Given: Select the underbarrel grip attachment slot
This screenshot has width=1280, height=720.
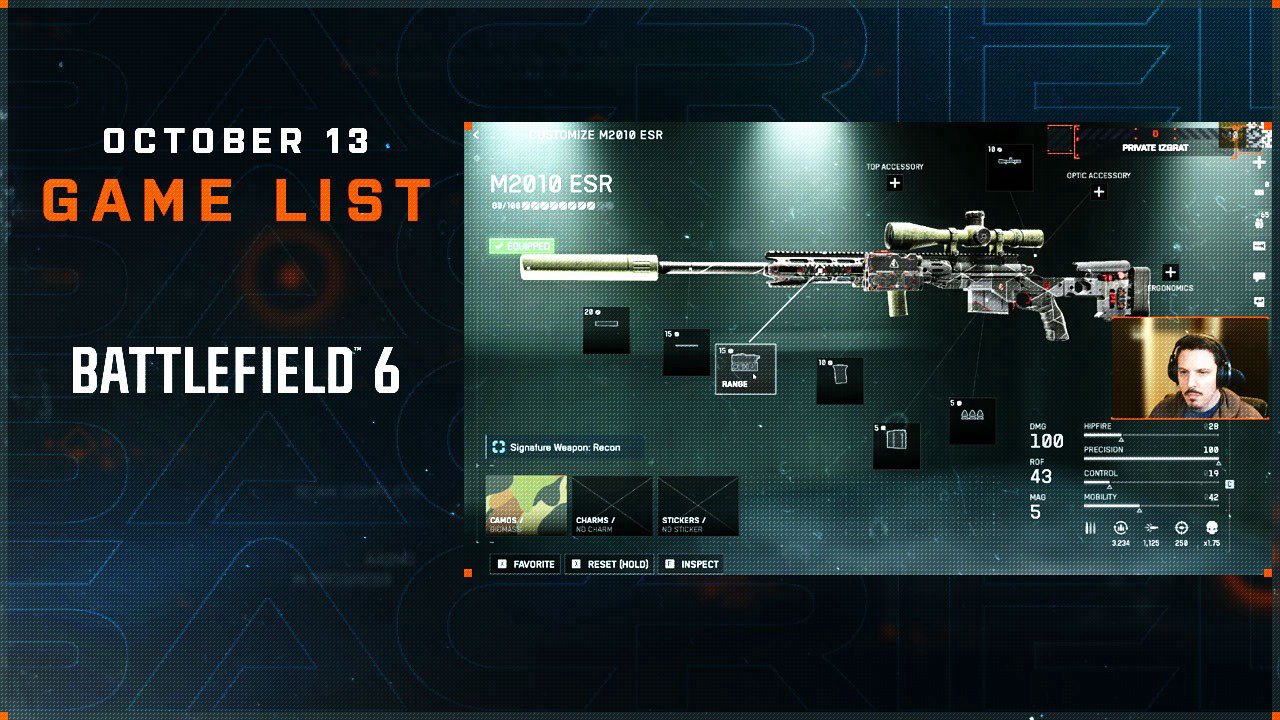Looking at the screenshot, I should tap(839, 381).
